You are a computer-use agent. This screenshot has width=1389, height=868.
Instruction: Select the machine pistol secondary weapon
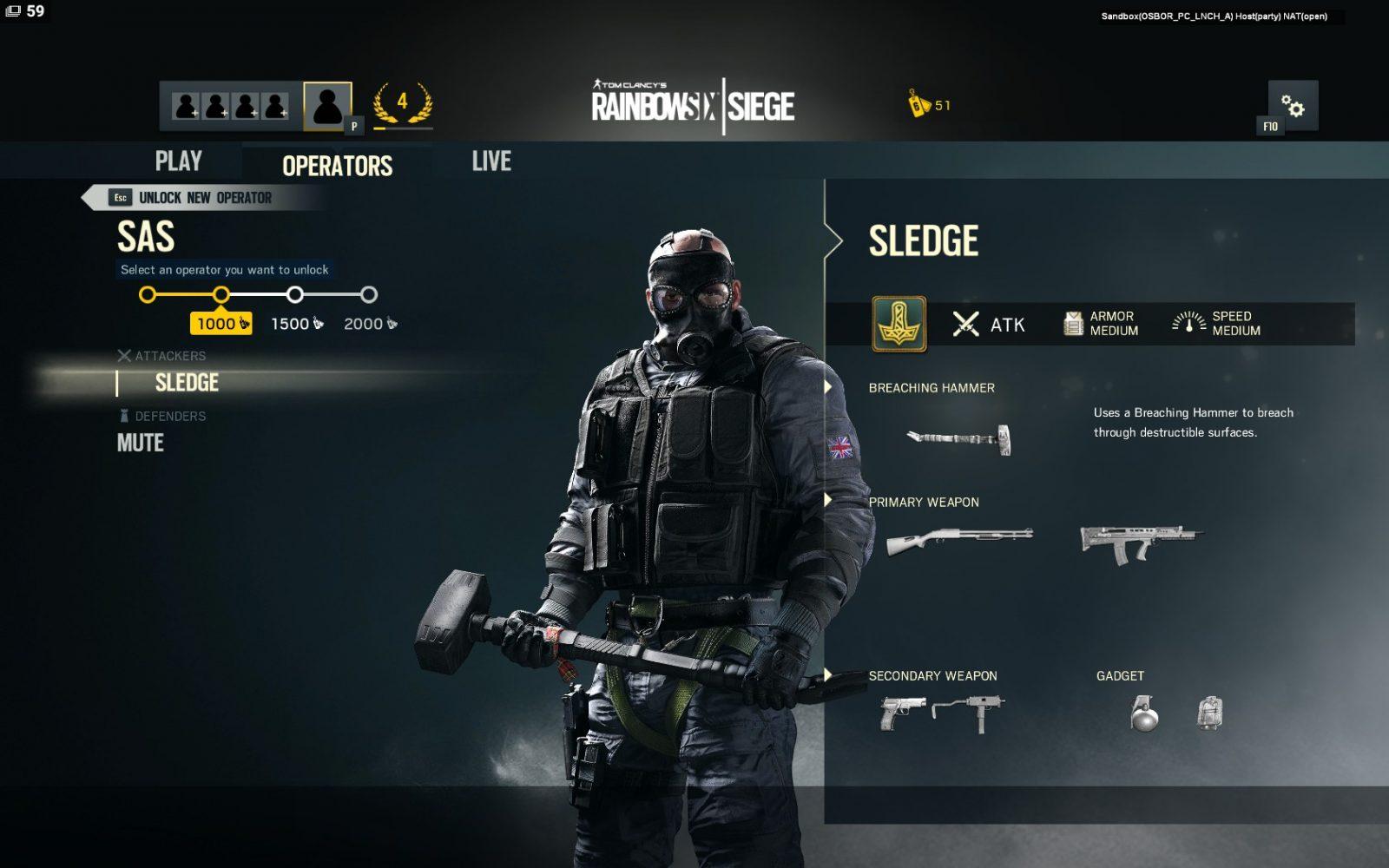click(969, 712)
